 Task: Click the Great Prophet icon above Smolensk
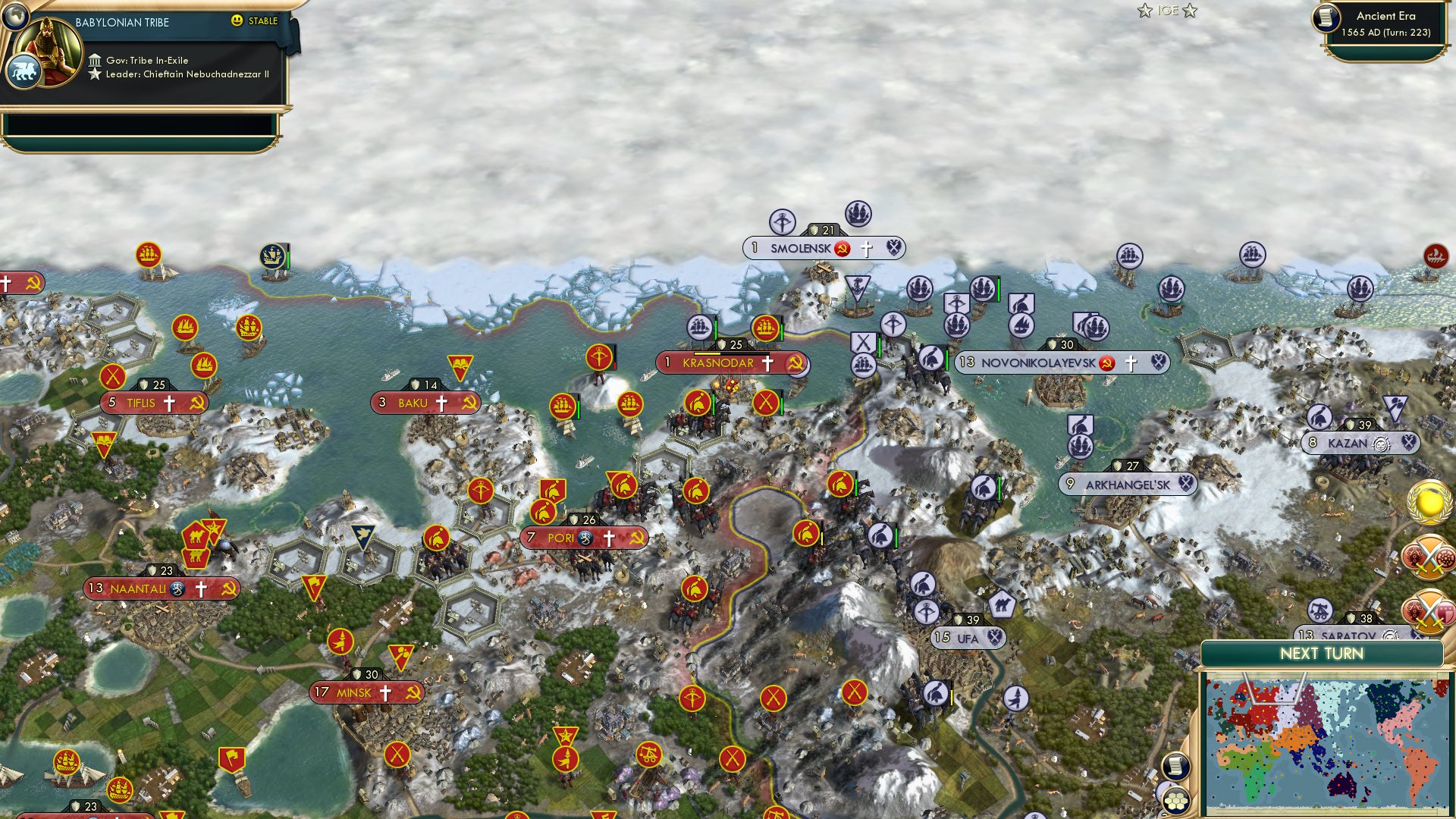783,222
